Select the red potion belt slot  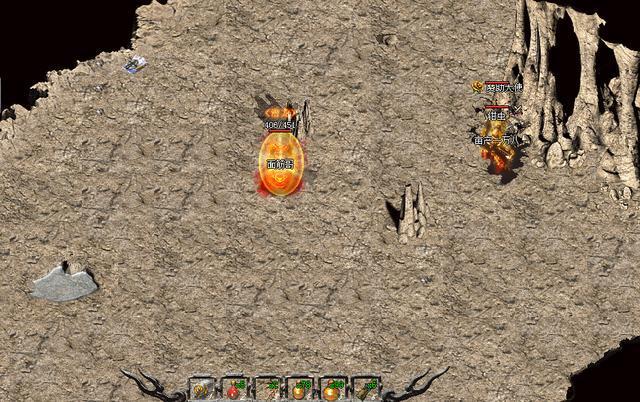pos(233,389)
